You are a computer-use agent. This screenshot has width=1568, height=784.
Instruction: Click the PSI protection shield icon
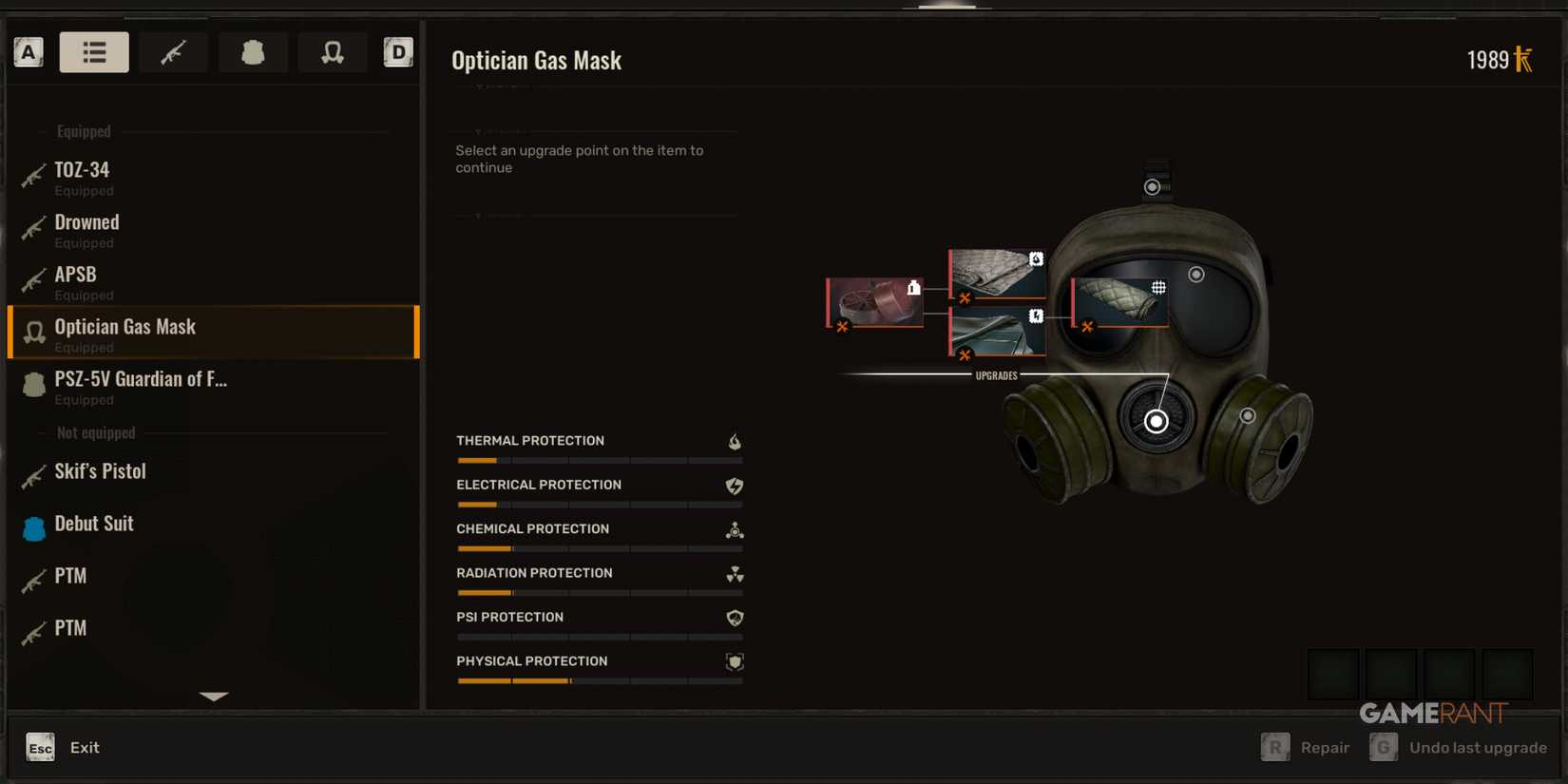(x=732, y=618)
